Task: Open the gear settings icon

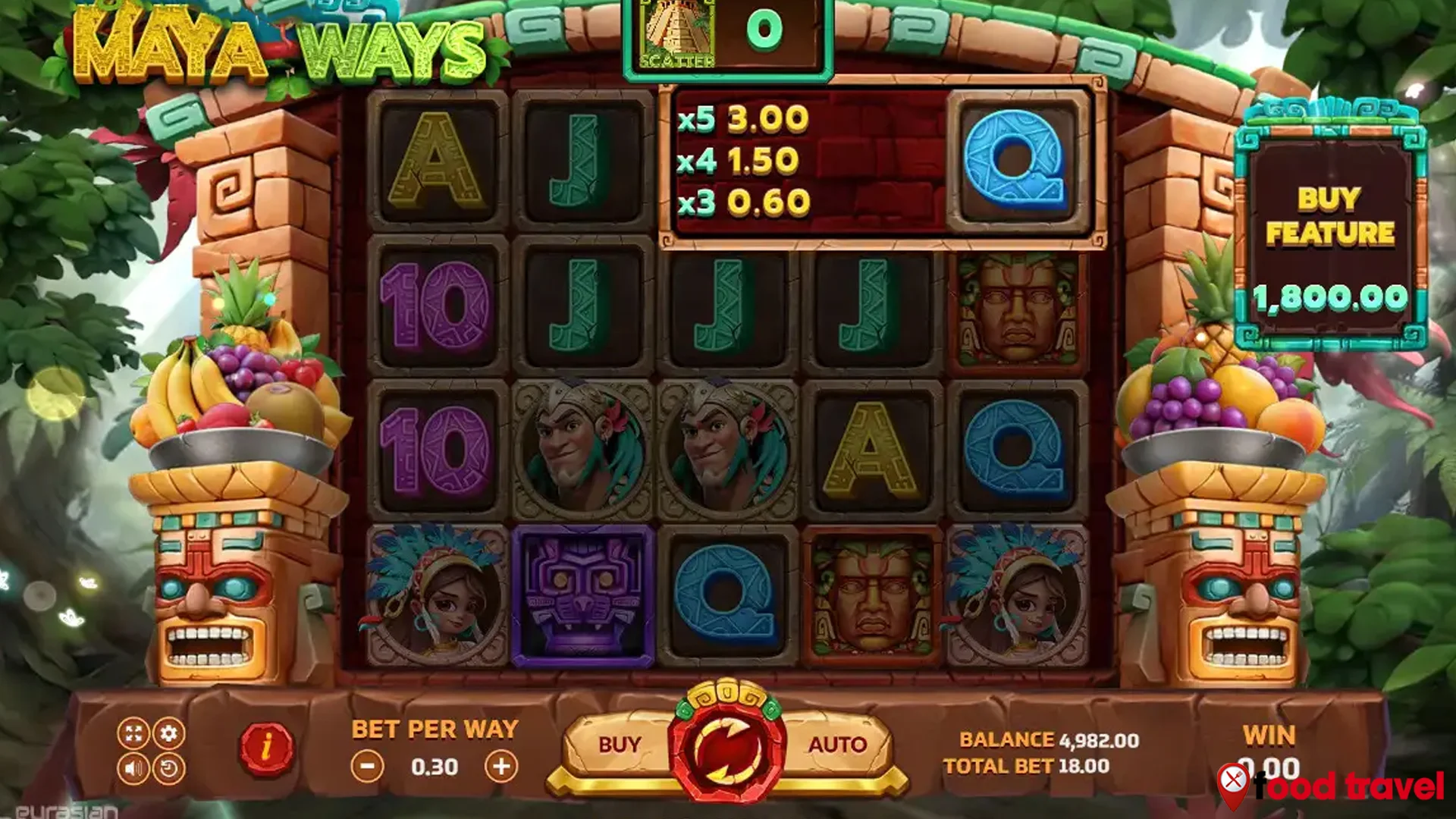Action: pyautogui.click(x=168, y=733)
